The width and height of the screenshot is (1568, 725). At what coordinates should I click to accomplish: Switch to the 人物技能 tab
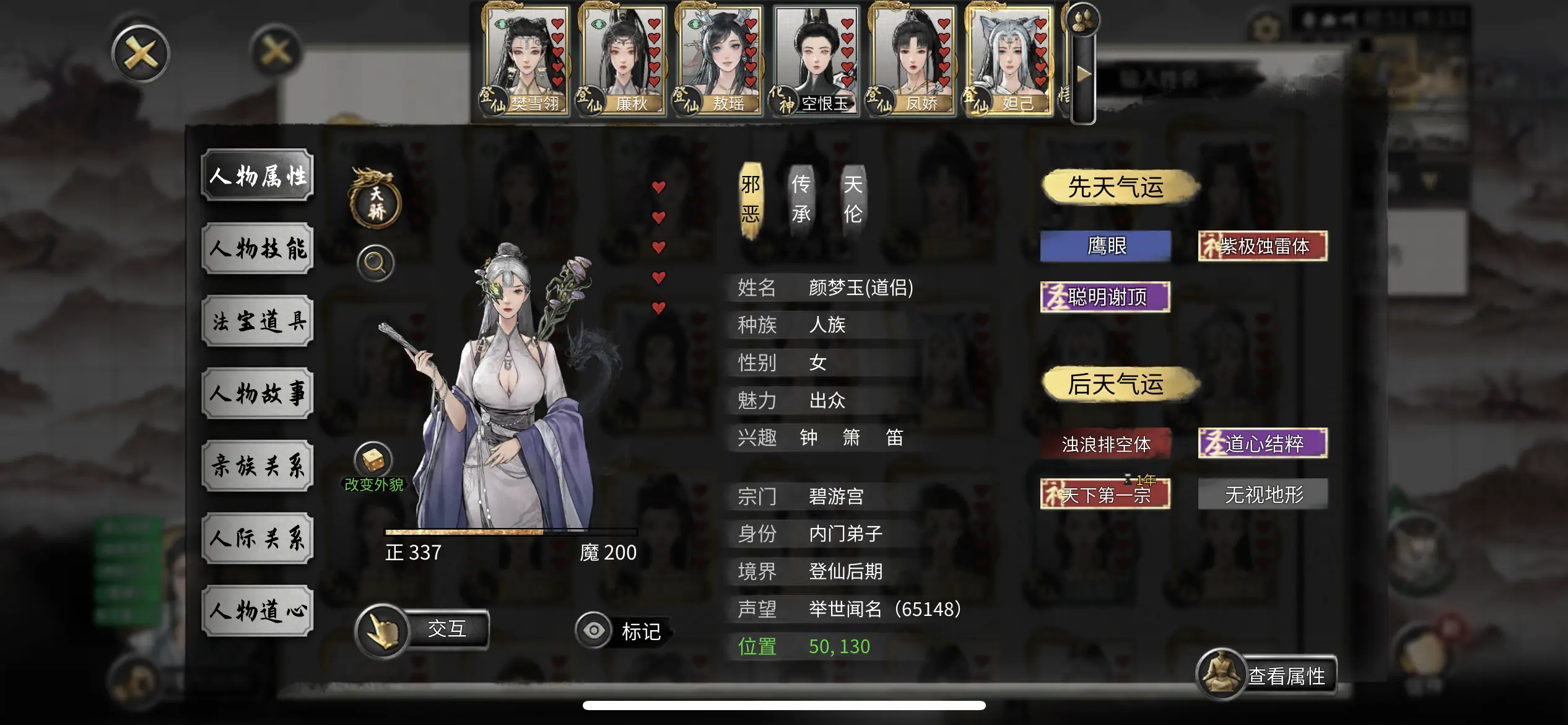coord(258,248)
